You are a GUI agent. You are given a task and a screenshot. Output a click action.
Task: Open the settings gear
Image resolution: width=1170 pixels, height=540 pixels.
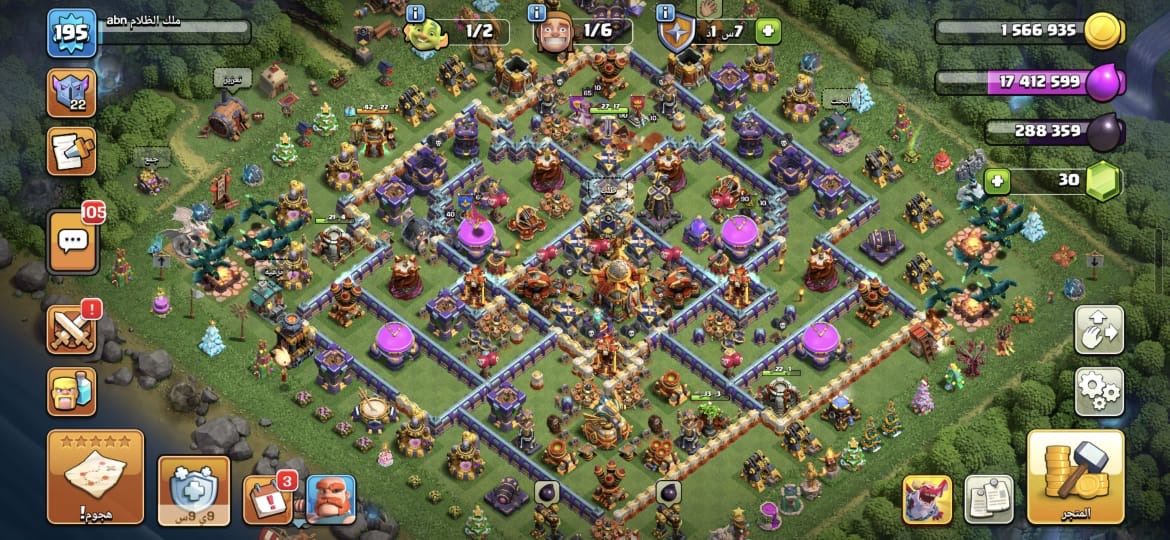1098,391
